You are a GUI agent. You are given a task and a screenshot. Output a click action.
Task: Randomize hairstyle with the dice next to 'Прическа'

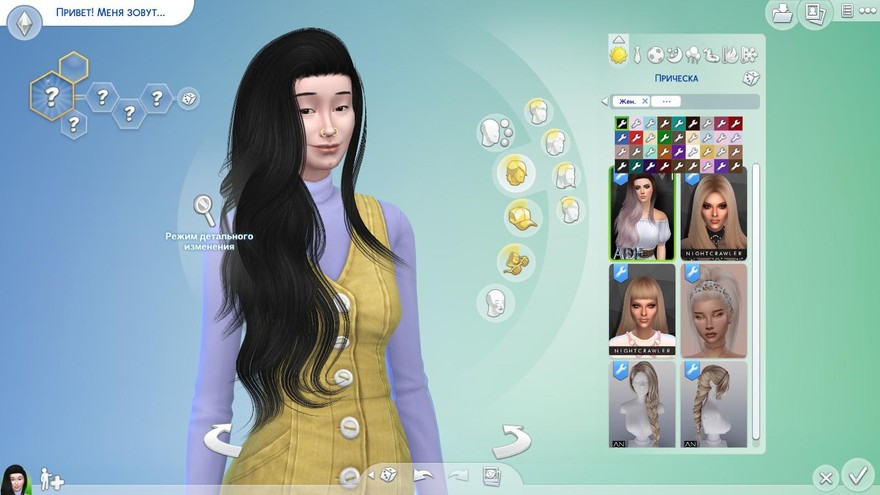750,78
